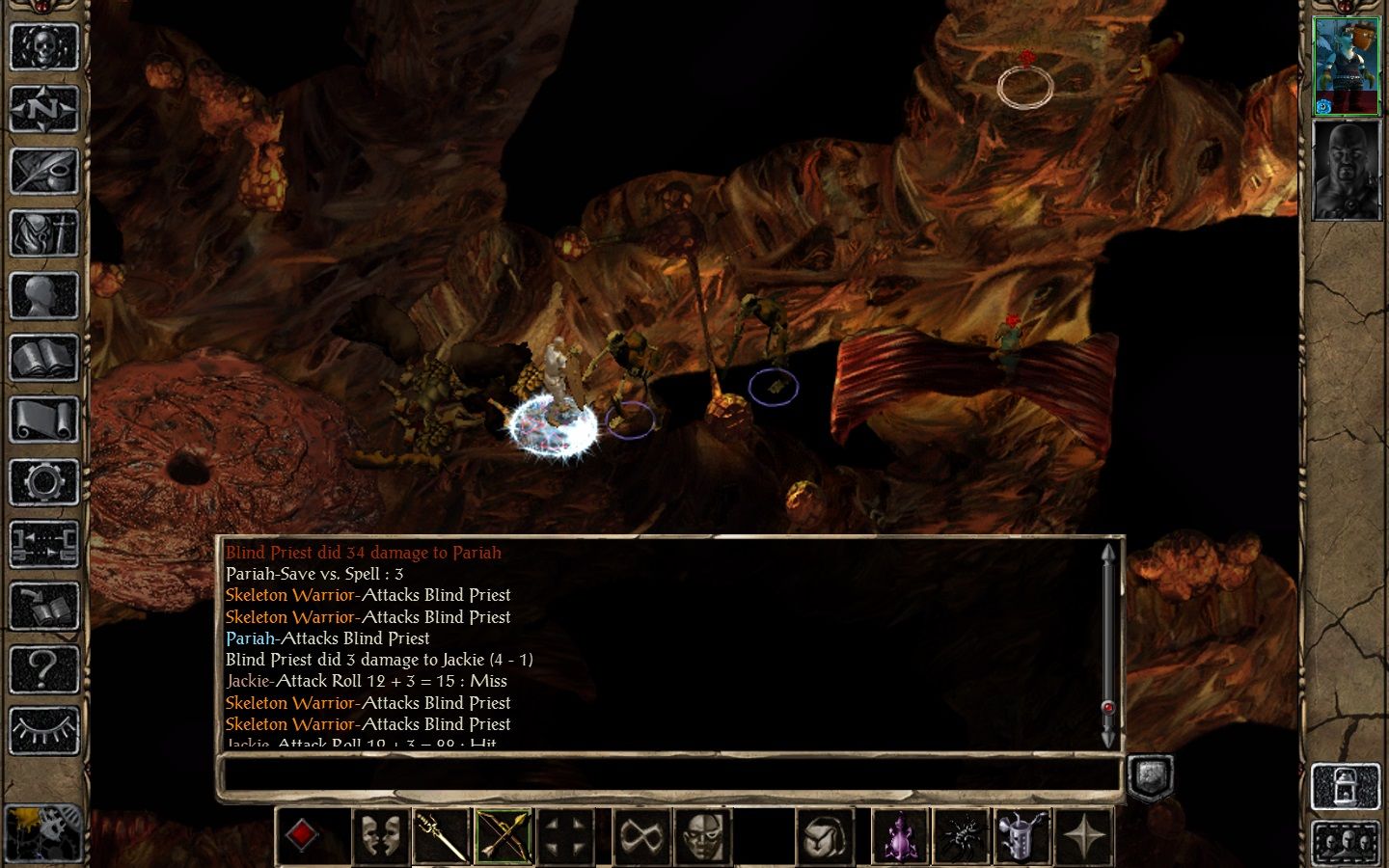Image resolution: width=1389 pixels, height=868 pixels.
Task: Open the journal quill and inkwell button
Action: (43, 171)
